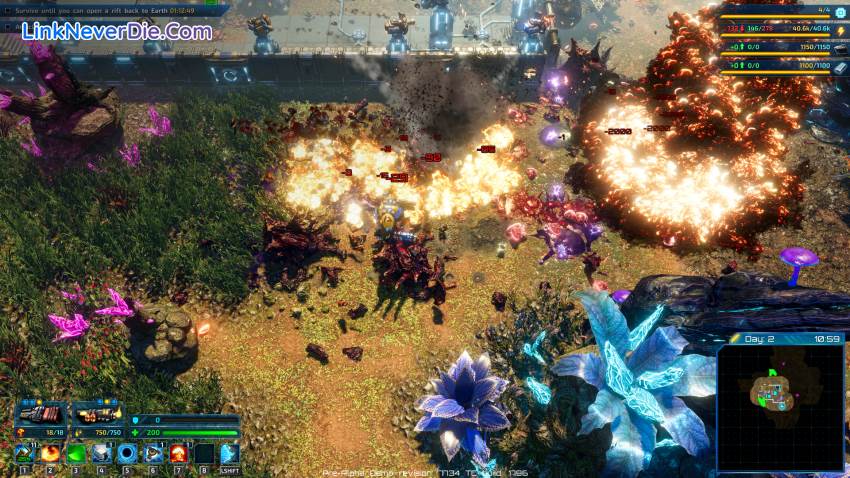Select the first hotbar item with count 11
The width and height of the screenshot is (850, 478).
pyautogui.click(x=24, y=454)
